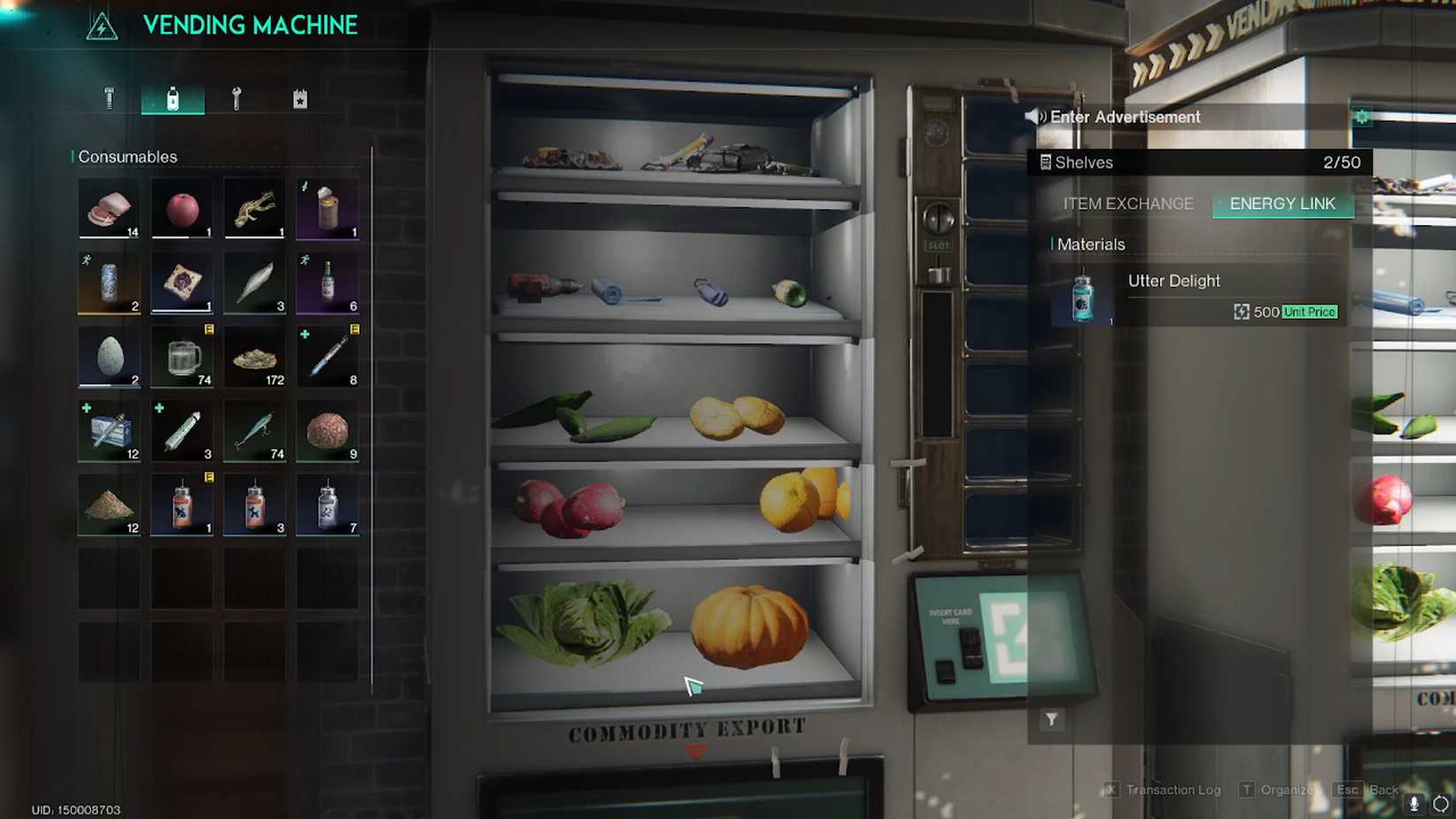1456x819 pixels.
Task: Click the teal settings gear icon
Action: pyautogui.click(x=1361, y=116)
